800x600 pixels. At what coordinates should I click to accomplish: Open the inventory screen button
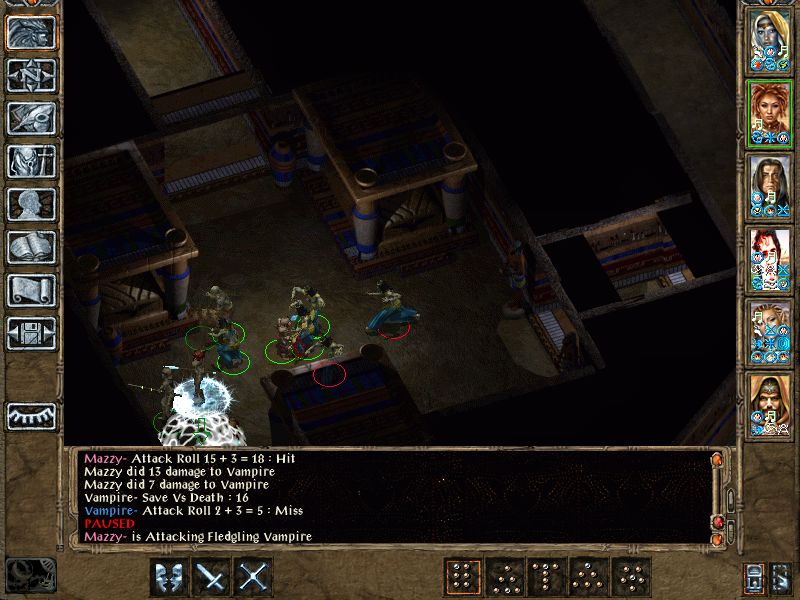[31, 161]
